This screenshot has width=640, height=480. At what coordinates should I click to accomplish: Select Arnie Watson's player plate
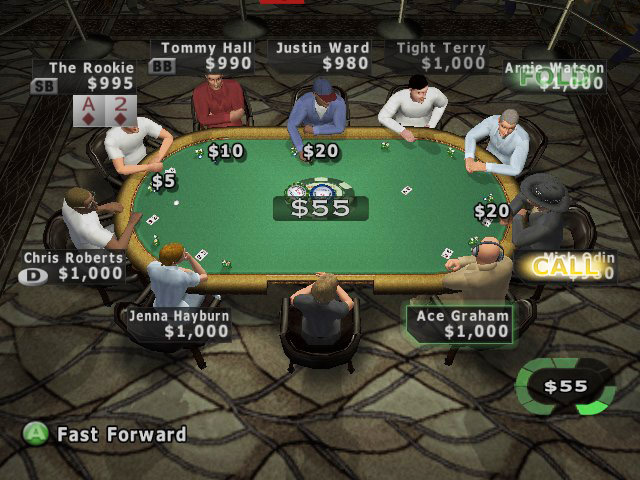click(x=554, y=77)
